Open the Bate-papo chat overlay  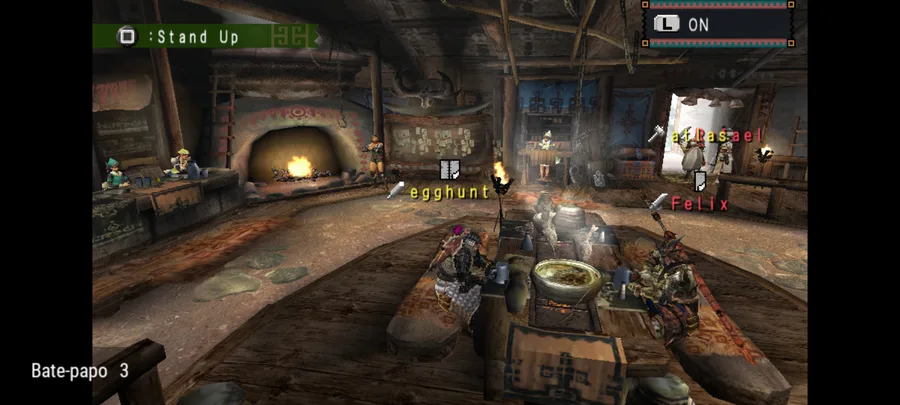click(79, 370)
